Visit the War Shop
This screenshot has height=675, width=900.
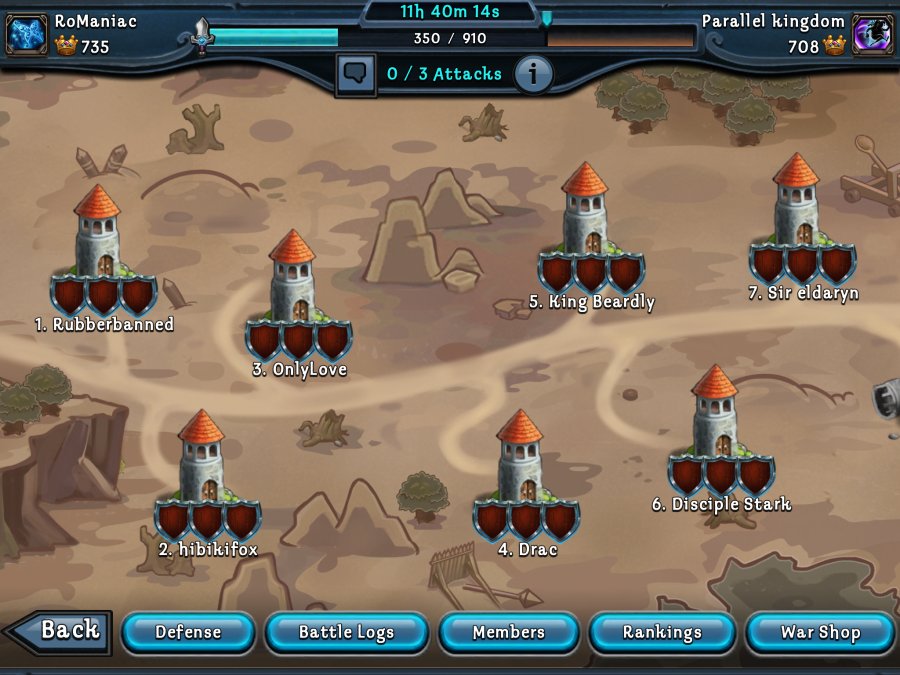coord(820,632)
